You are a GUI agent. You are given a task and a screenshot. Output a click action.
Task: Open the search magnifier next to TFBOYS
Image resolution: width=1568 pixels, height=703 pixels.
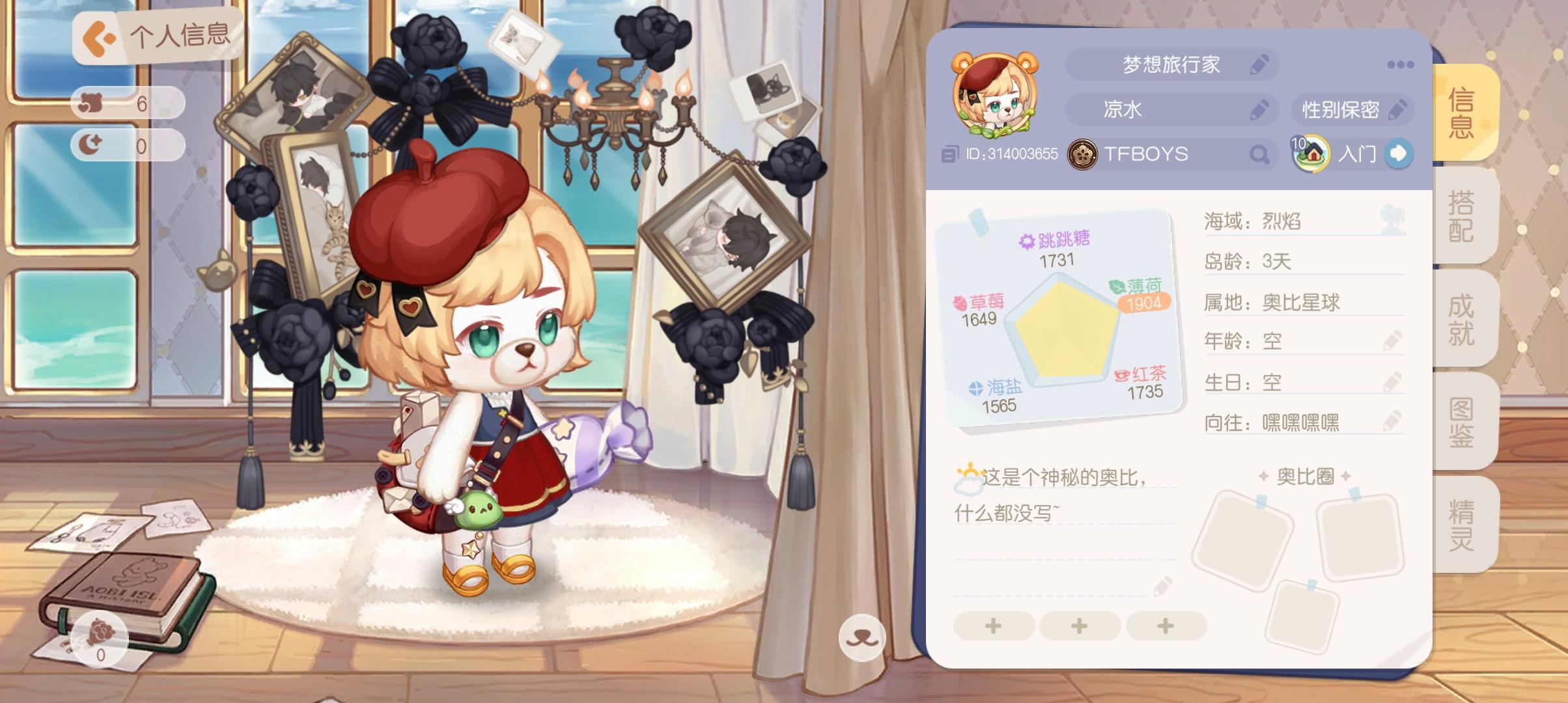pyautogui.click(x=1261, y=155)
